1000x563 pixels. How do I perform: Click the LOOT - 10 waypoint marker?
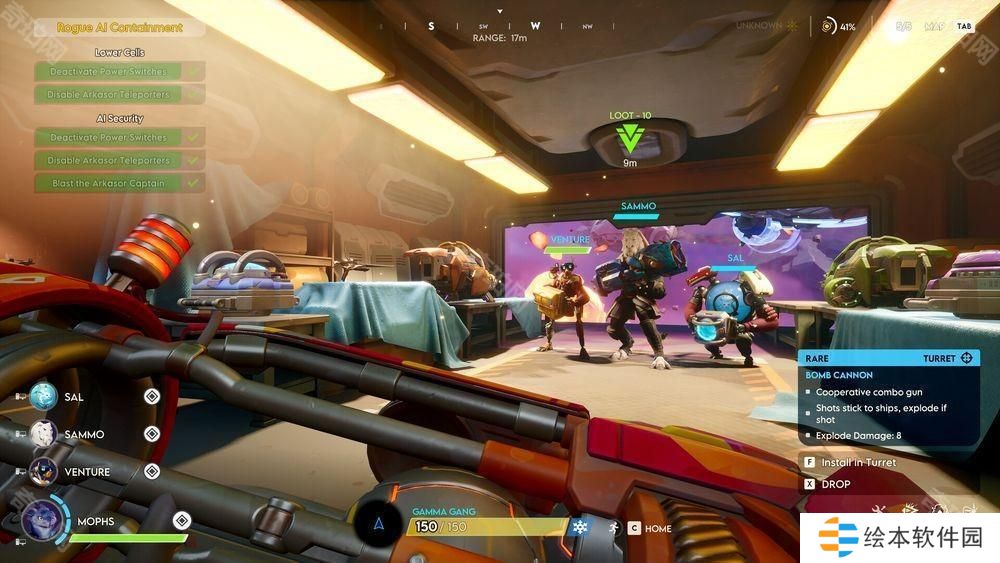point(629,135)
